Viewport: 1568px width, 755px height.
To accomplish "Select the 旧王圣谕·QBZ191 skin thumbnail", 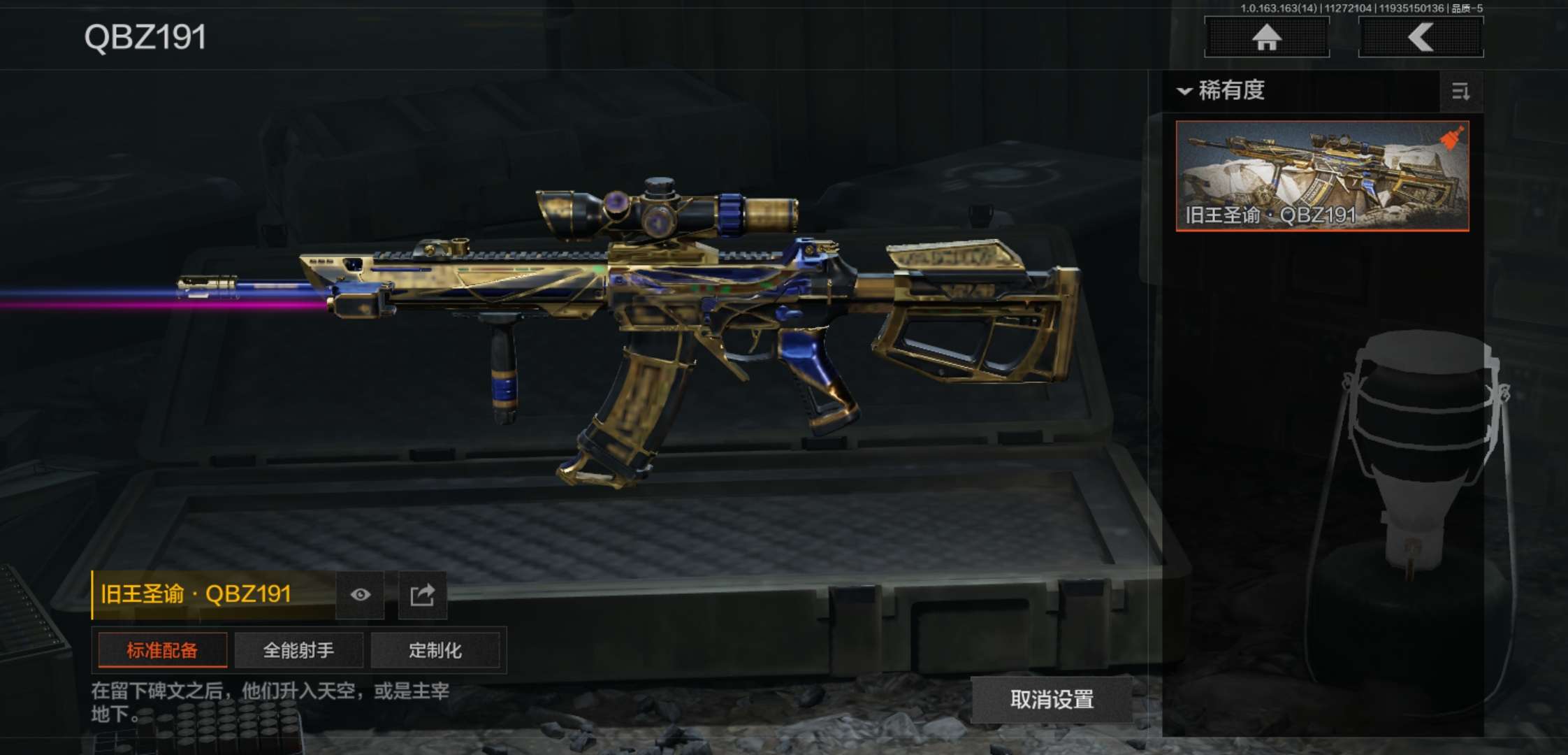I will [x=1322, y=175].
